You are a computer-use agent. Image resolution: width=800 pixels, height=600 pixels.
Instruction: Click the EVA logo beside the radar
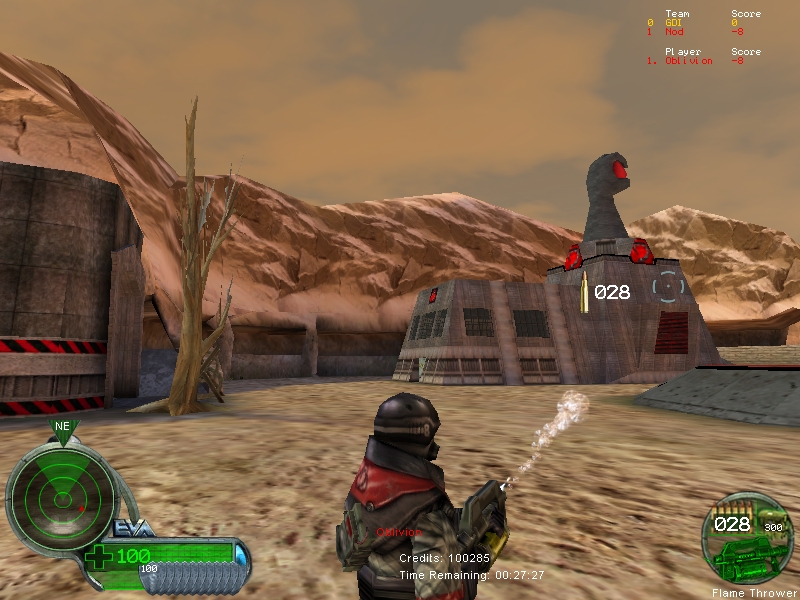coord(134,528)
